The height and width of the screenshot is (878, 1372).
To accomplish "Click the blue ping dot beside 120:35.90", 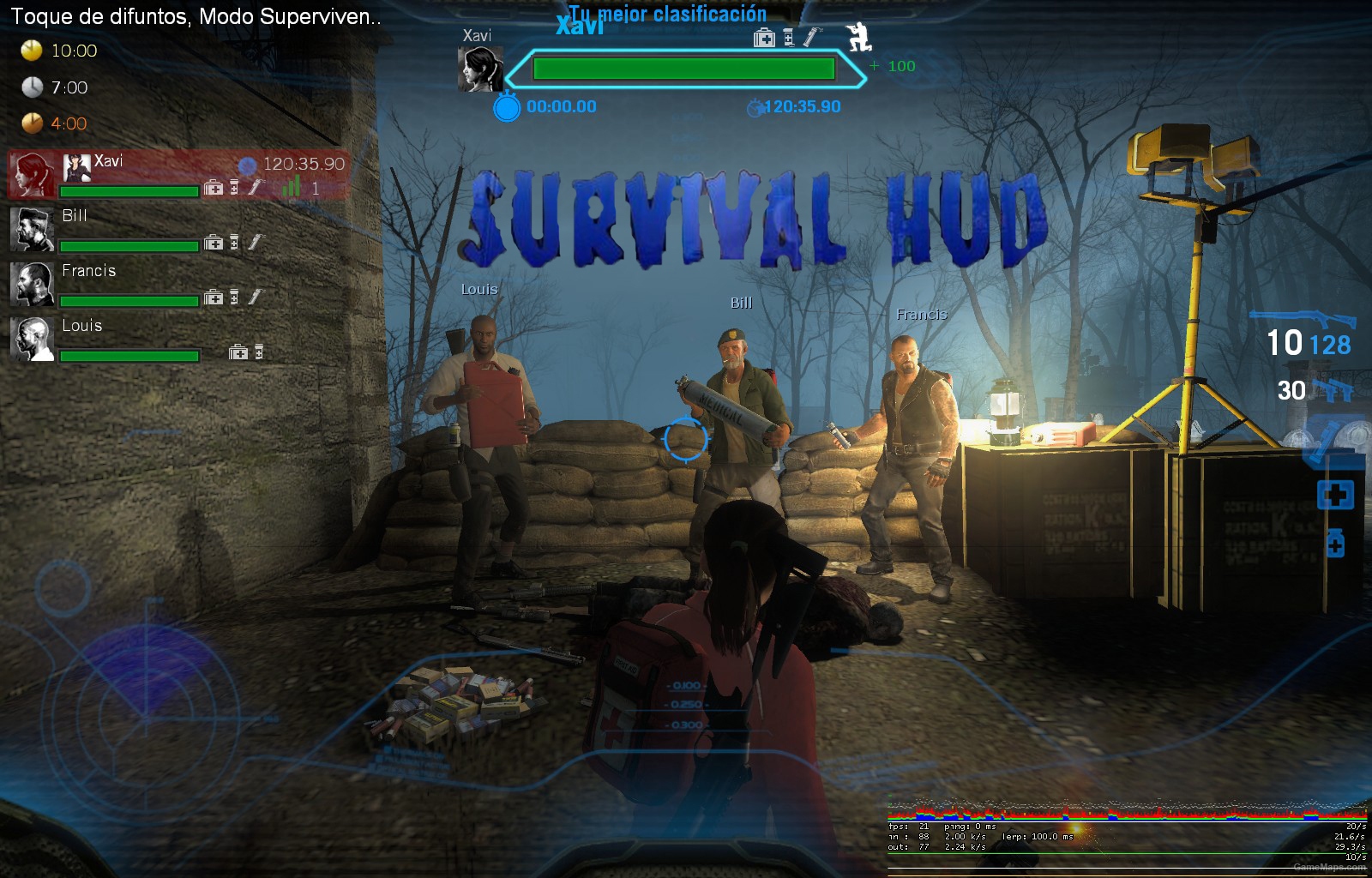I will pyautogui.click(x=250, y=163).
